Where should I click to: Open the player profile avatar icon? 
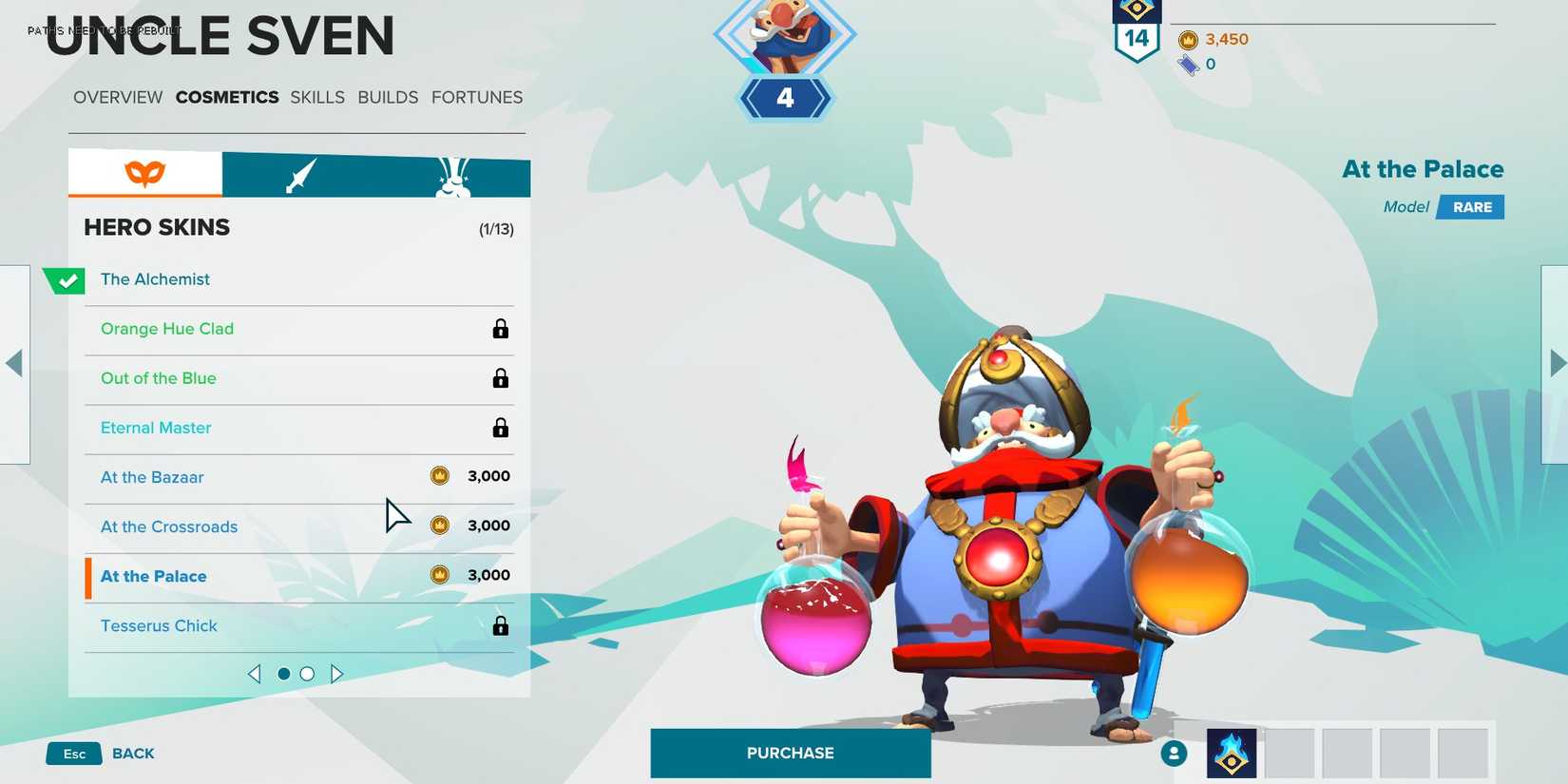(x=1175, y=753)
